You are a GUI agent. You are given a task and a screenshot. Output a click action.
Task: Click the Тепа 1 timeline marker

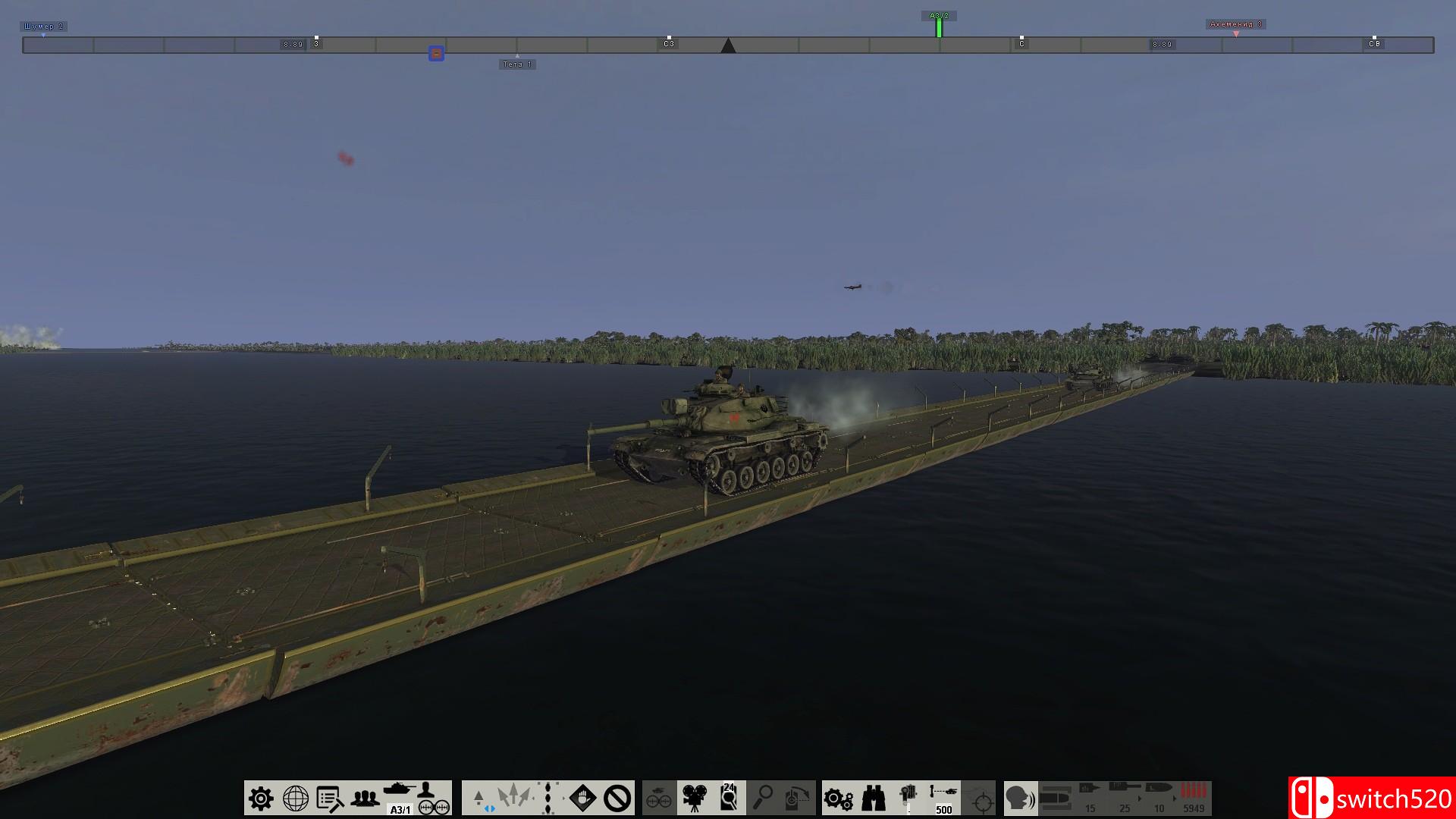(516, 64)
